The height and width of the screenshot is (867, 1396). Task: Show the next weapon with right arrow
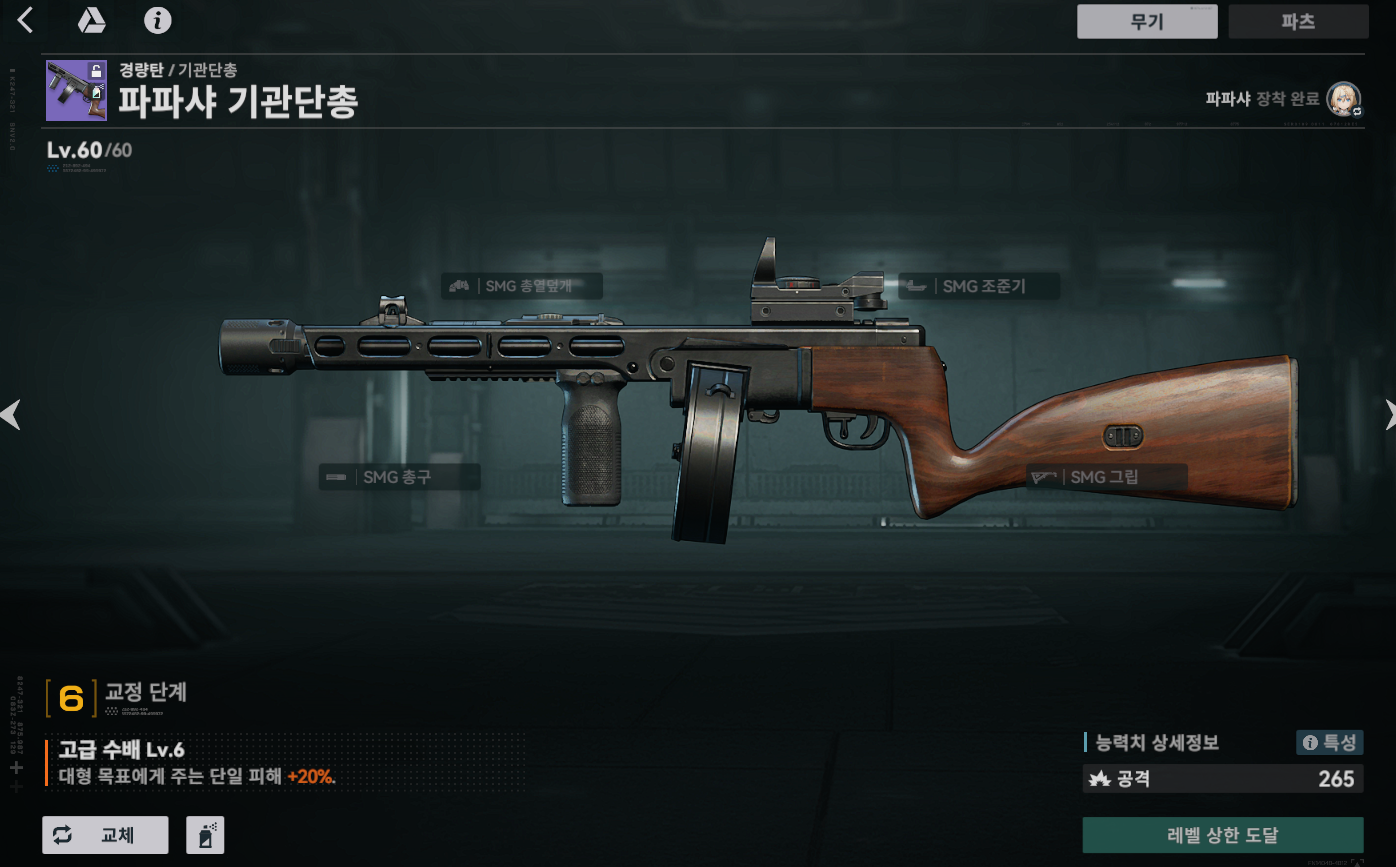pyautogui.click(x=1388, y=414)
